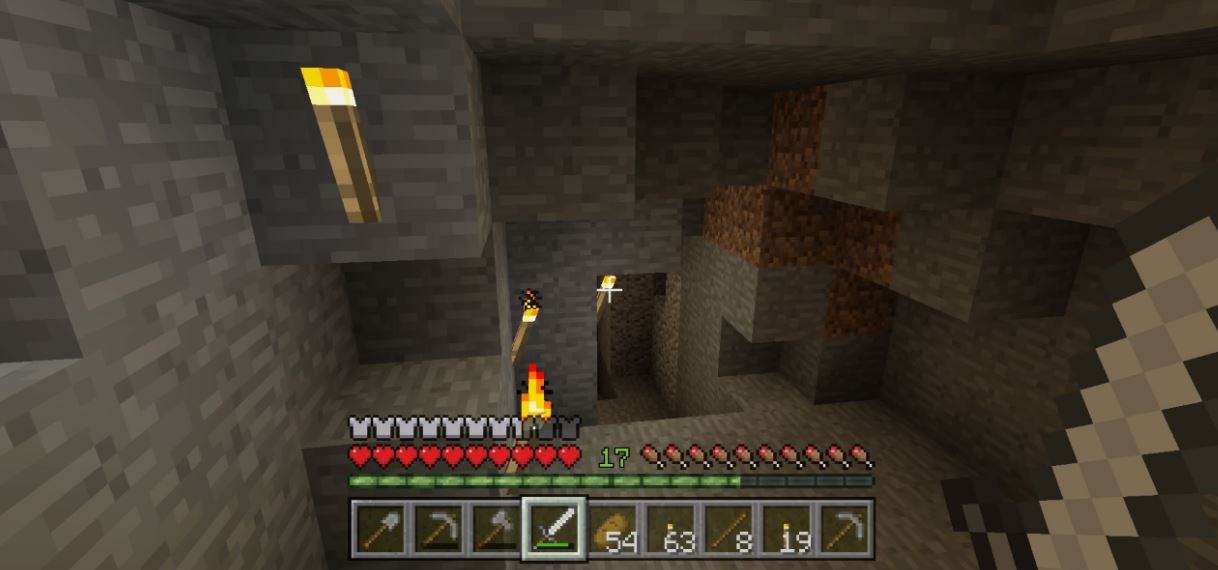Select the iron sword hotbar slot
This screenshot has height=570, width=1218.
point(553,528)
